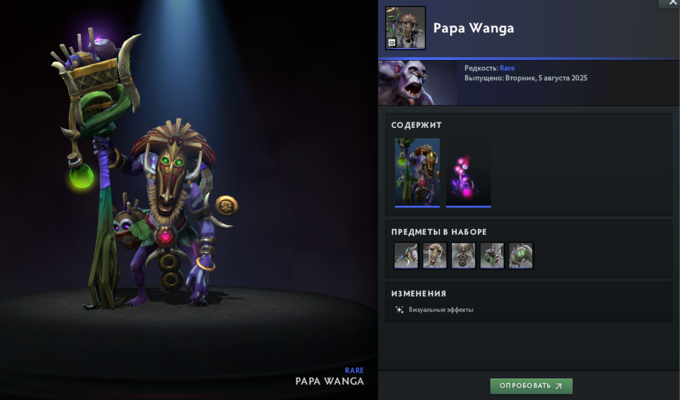The image size is (680, 400).
Task: Open the Witch Doctor hero portrait
Action: tap(417, 82)
